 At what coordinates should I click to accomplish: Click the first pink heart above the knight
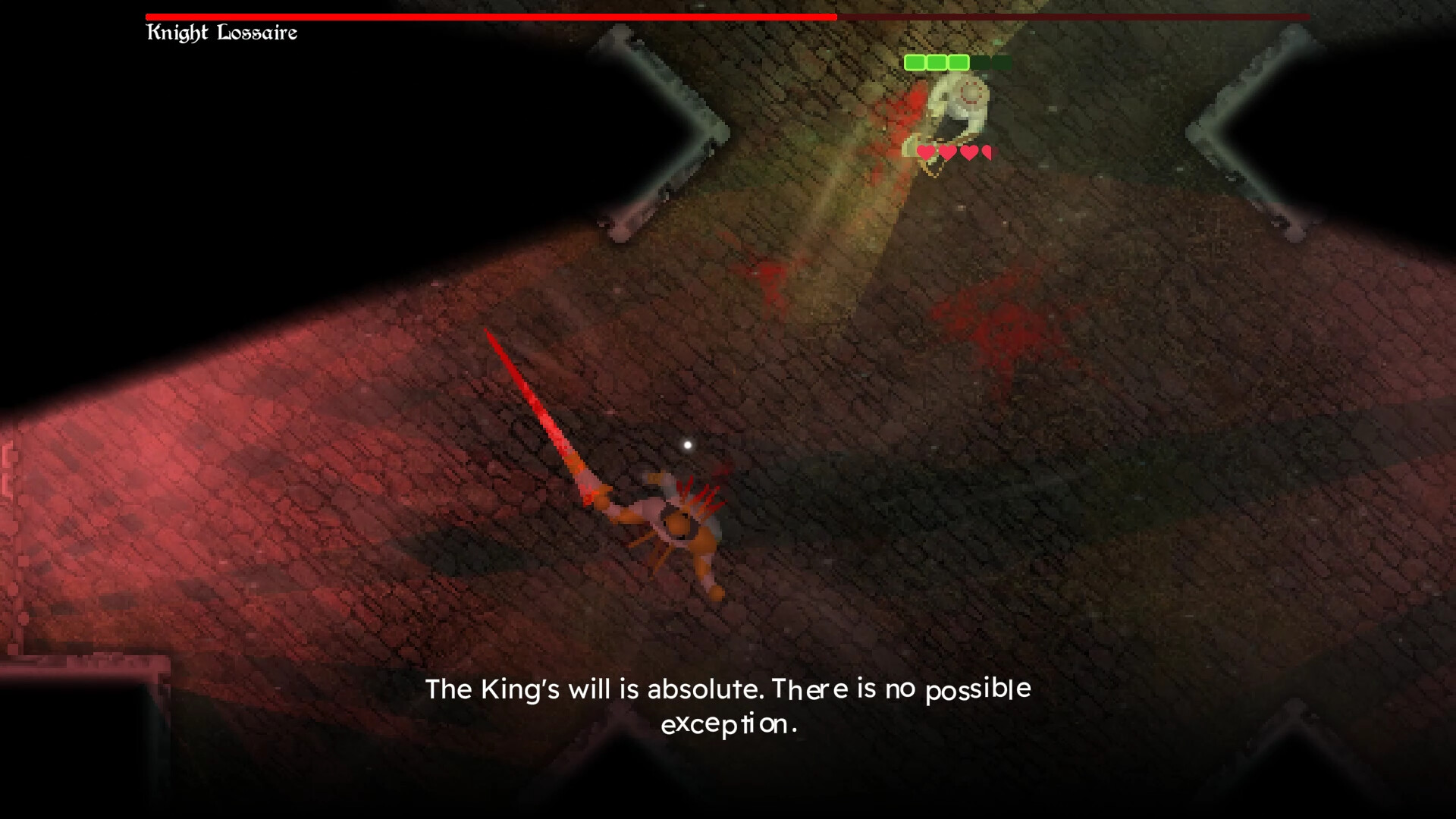pyautogui.click(x=926, y=152)
